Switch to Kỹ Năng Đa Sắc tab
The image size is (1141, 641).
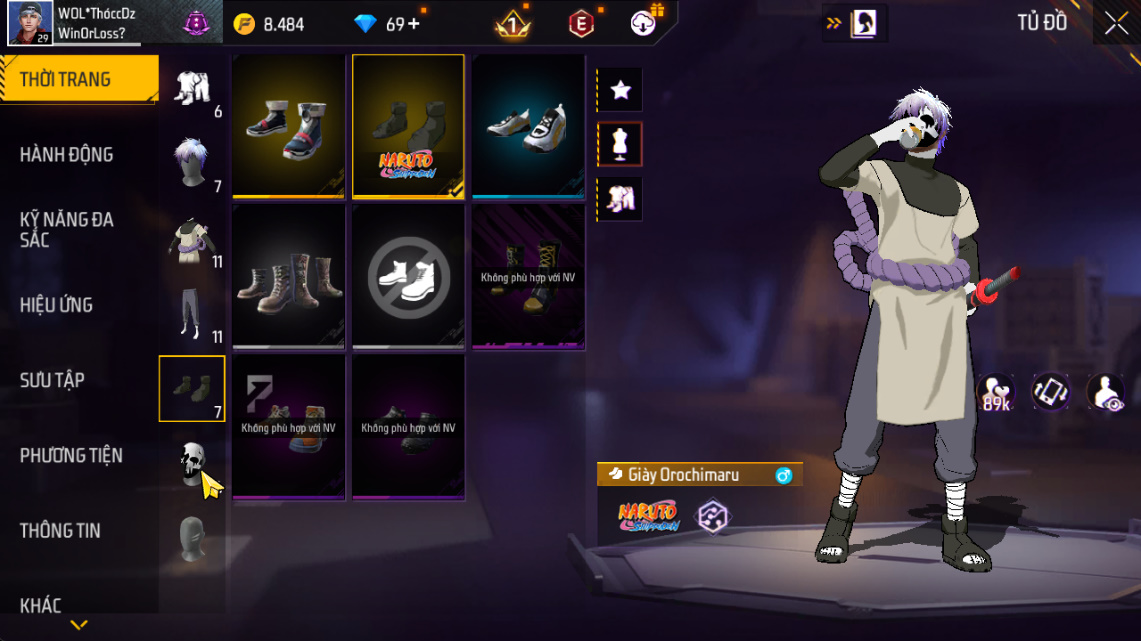pyautogui.click(x=67, y=230)
